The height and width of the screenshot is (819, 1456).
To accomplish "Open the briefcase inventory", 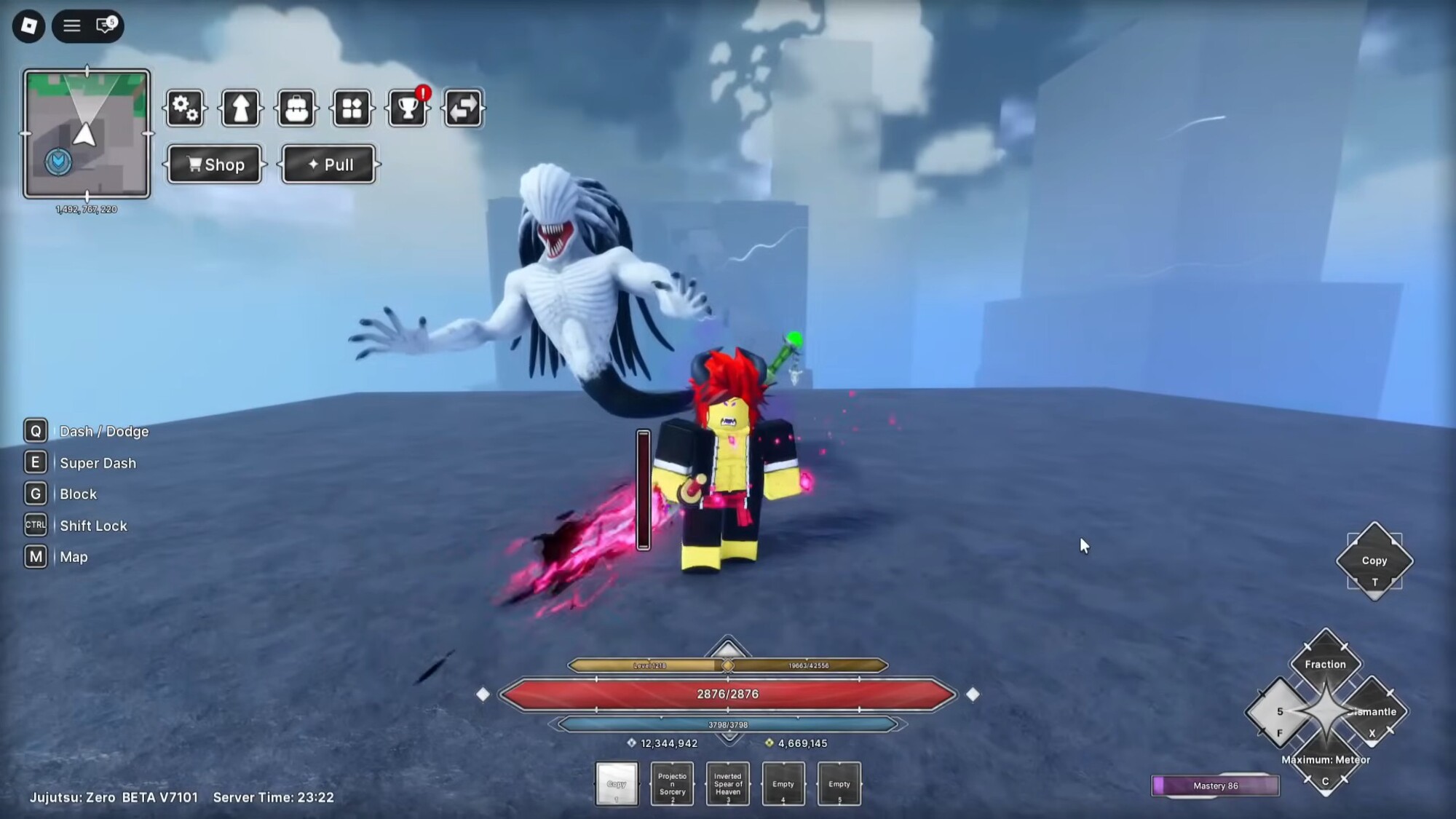I will tap(296, 108).
